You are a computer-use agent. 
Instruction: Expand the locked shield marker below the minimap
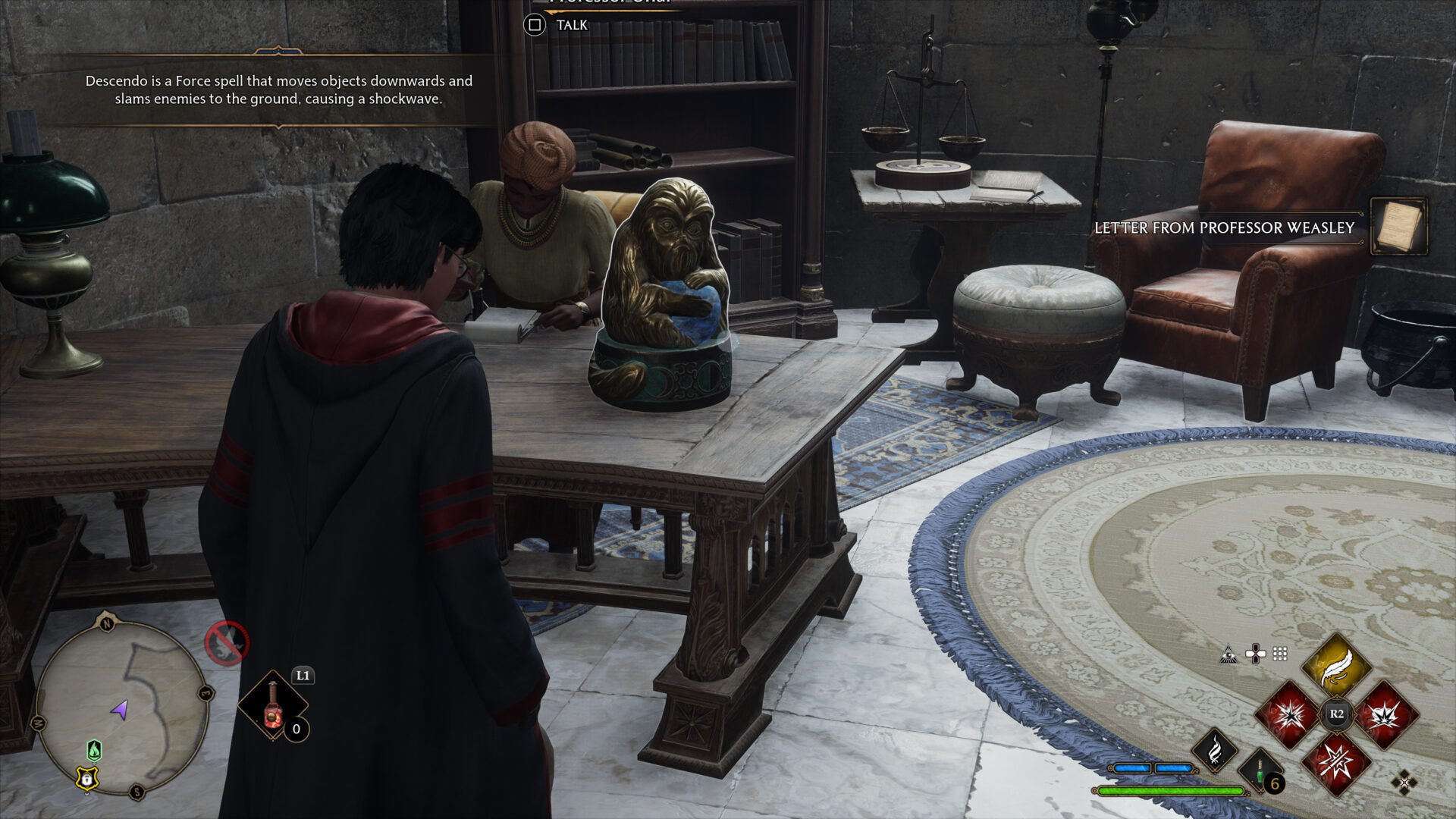click(87, 779)
